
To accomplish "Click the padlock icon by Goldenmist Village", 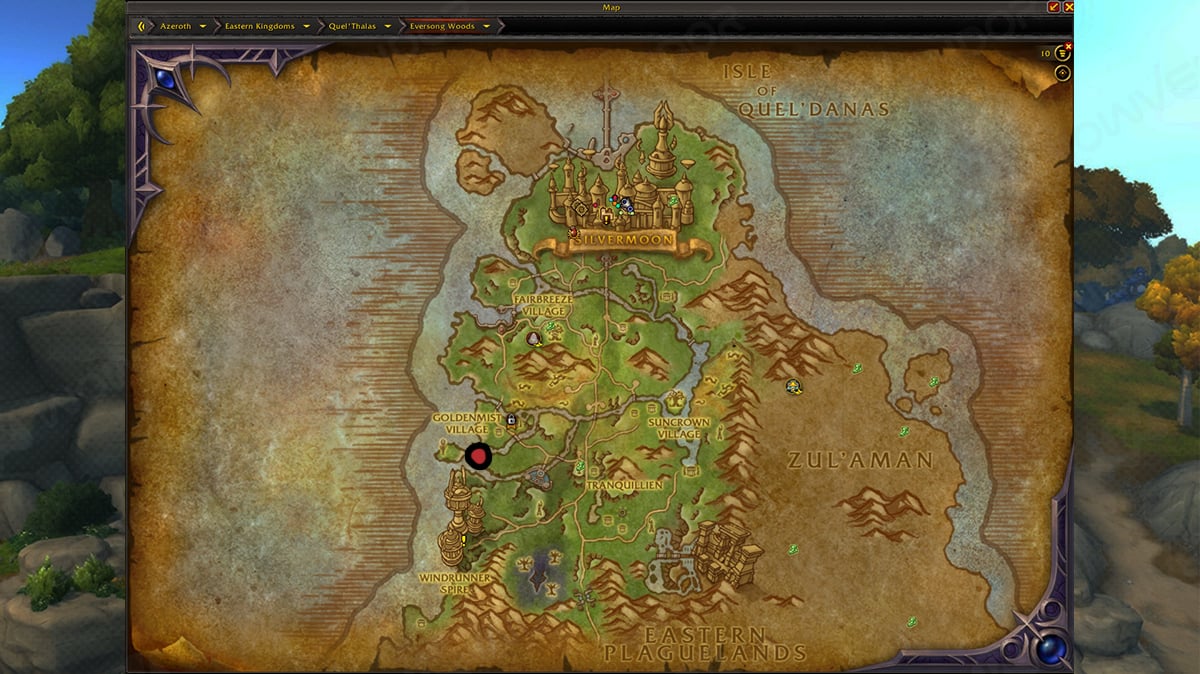I will pyautogui.click(x=511, y=420).
